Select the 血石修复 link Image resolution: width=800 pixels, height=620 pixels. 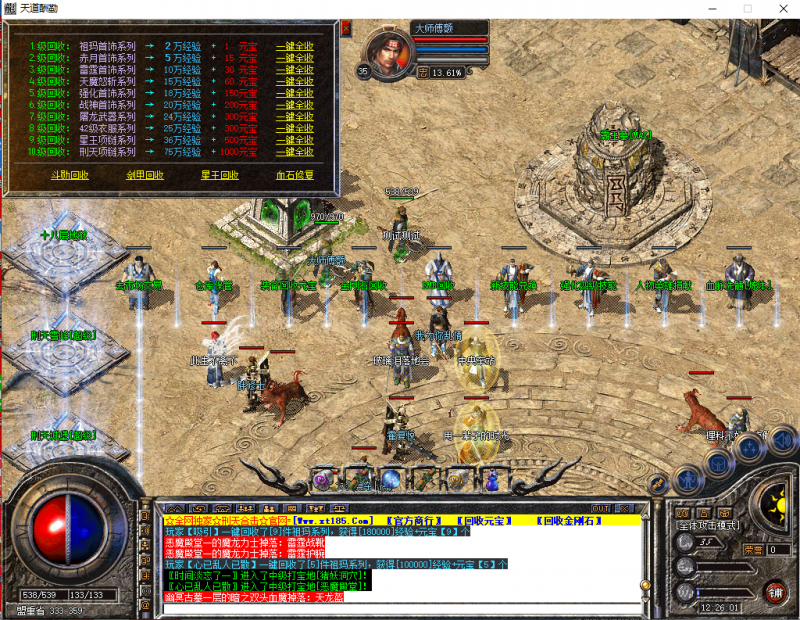(294, 175)
